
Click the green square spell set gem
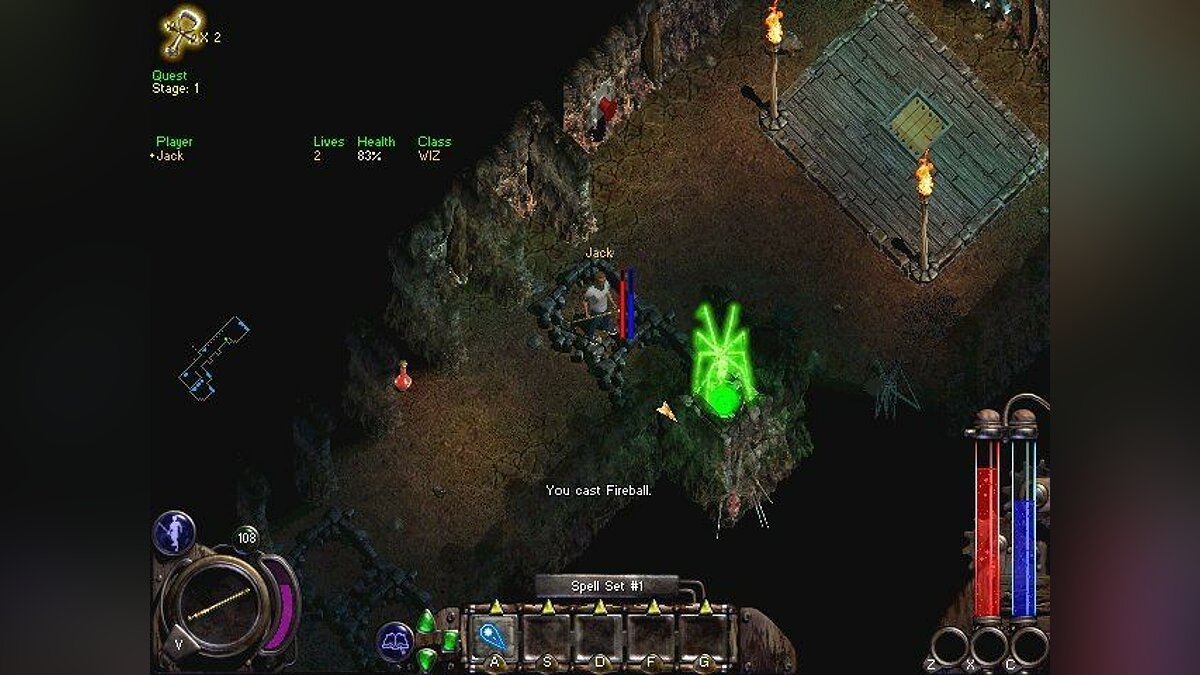tap(449, 640)
